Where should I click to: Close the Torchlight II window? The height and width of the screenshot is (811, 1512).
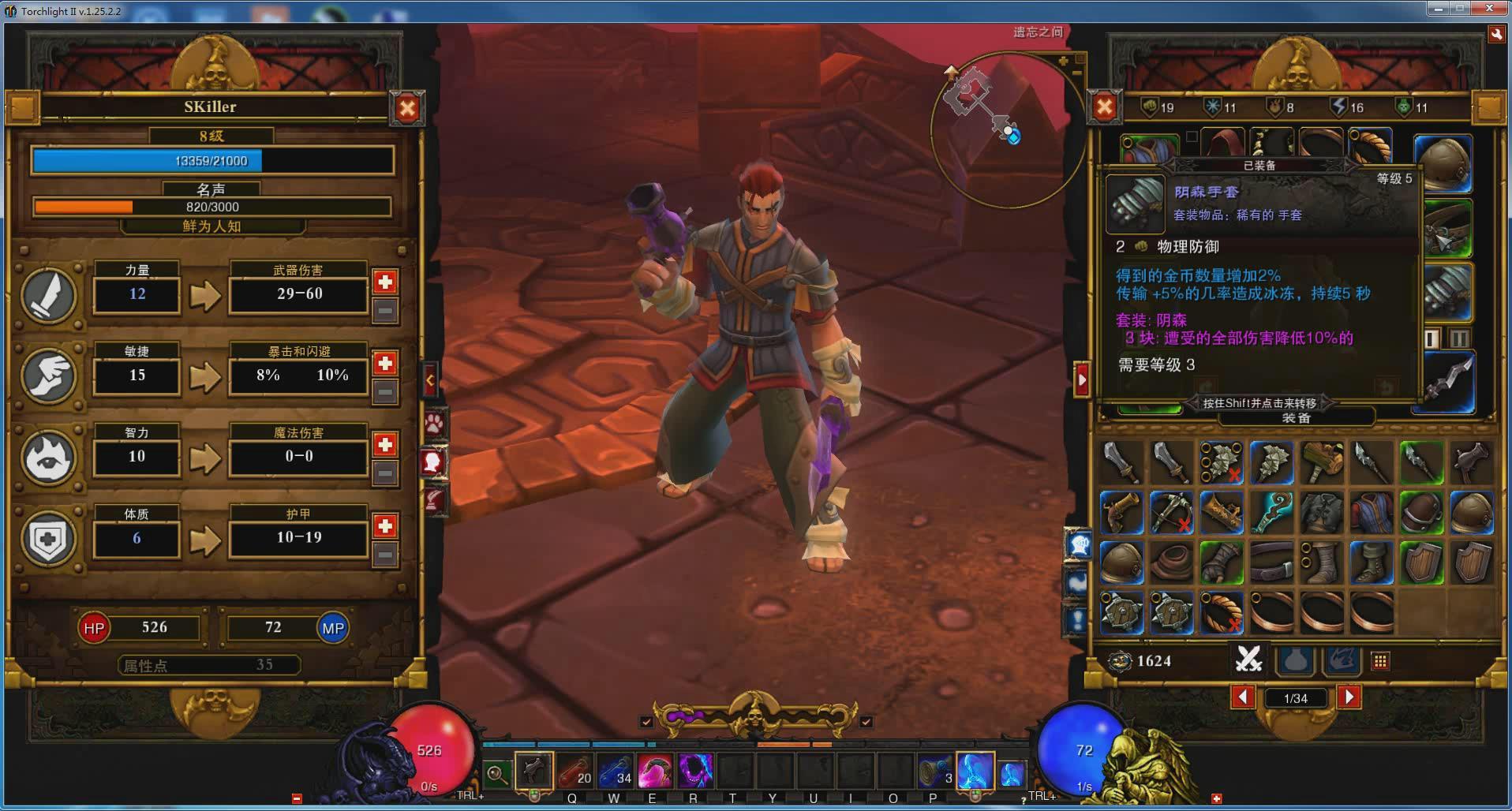coord(1490,9)
